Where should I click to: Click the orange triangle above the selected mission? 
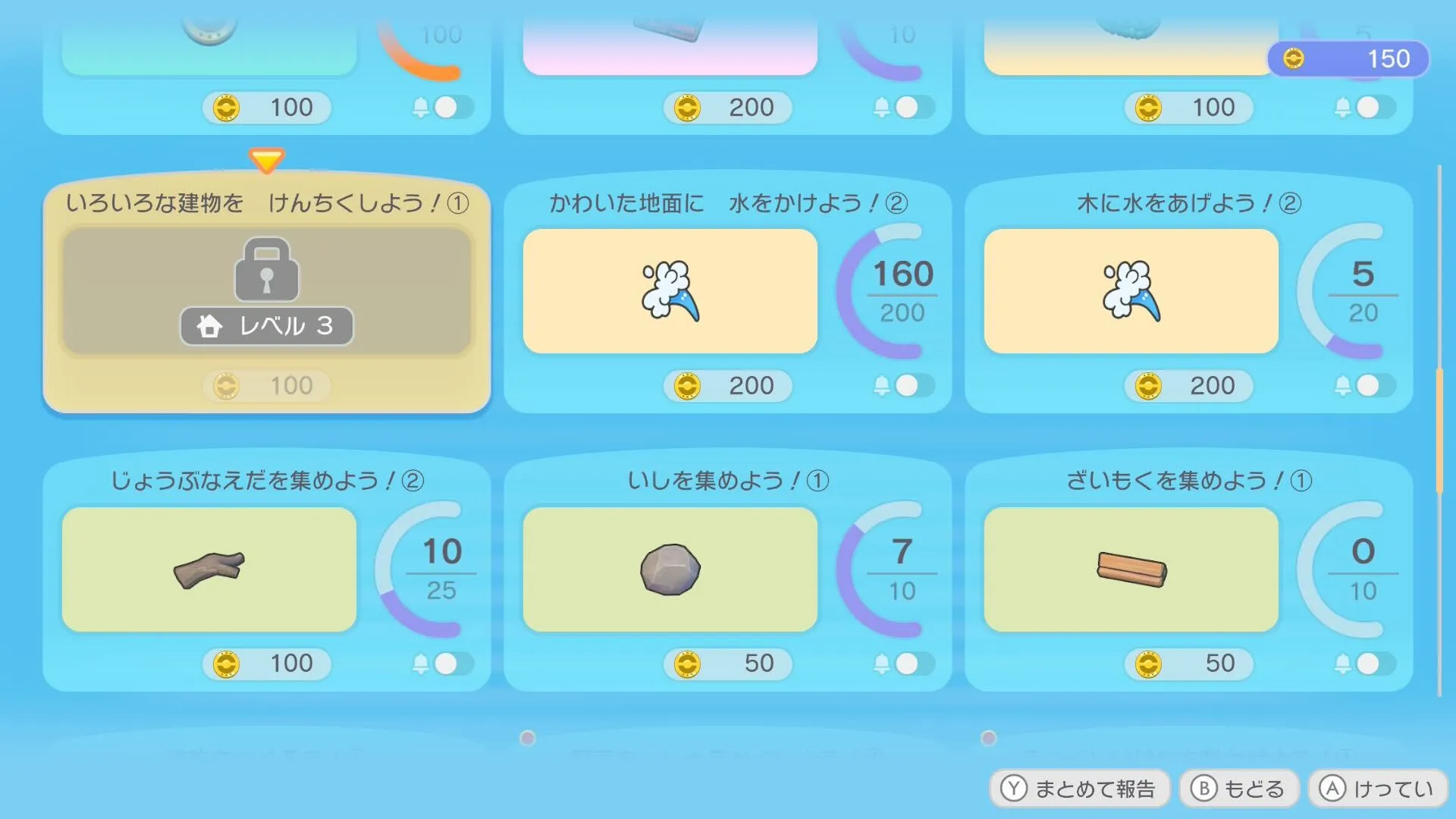pos(267,159)
